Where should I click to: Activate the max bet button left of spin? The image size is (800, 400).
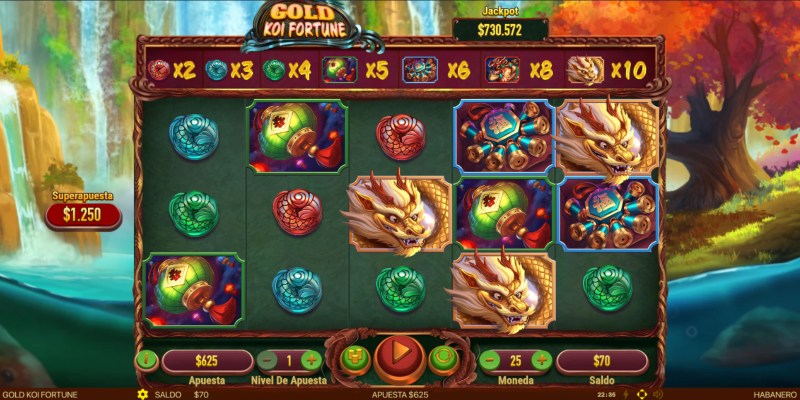(355, 358)
